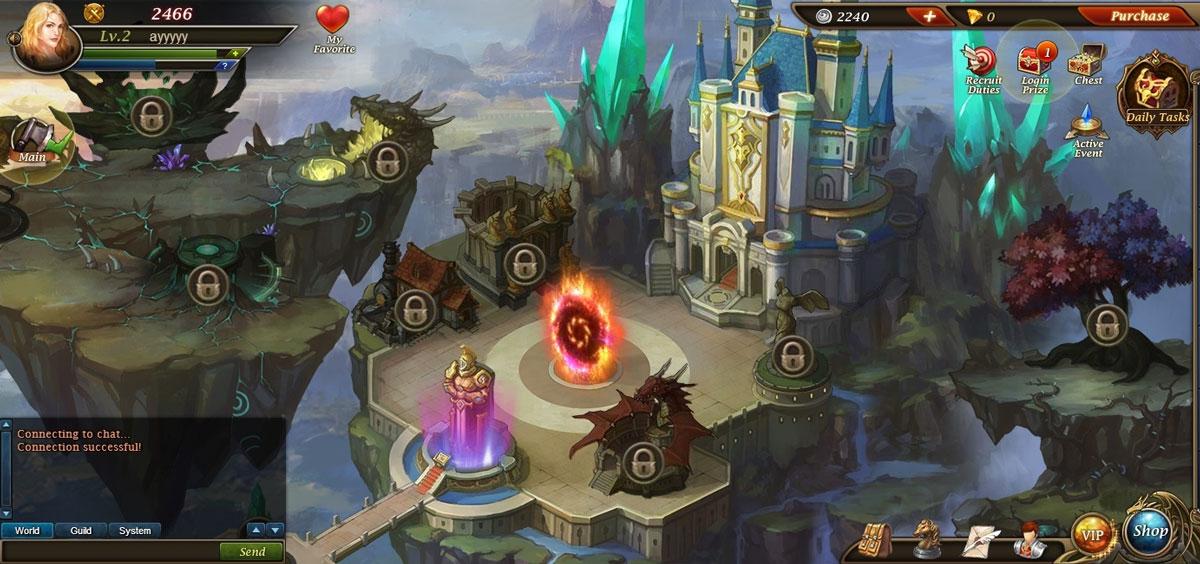Open the backpack inventory icon
This screenshot has height=564, width=1200.
click(x=877, y=539)
